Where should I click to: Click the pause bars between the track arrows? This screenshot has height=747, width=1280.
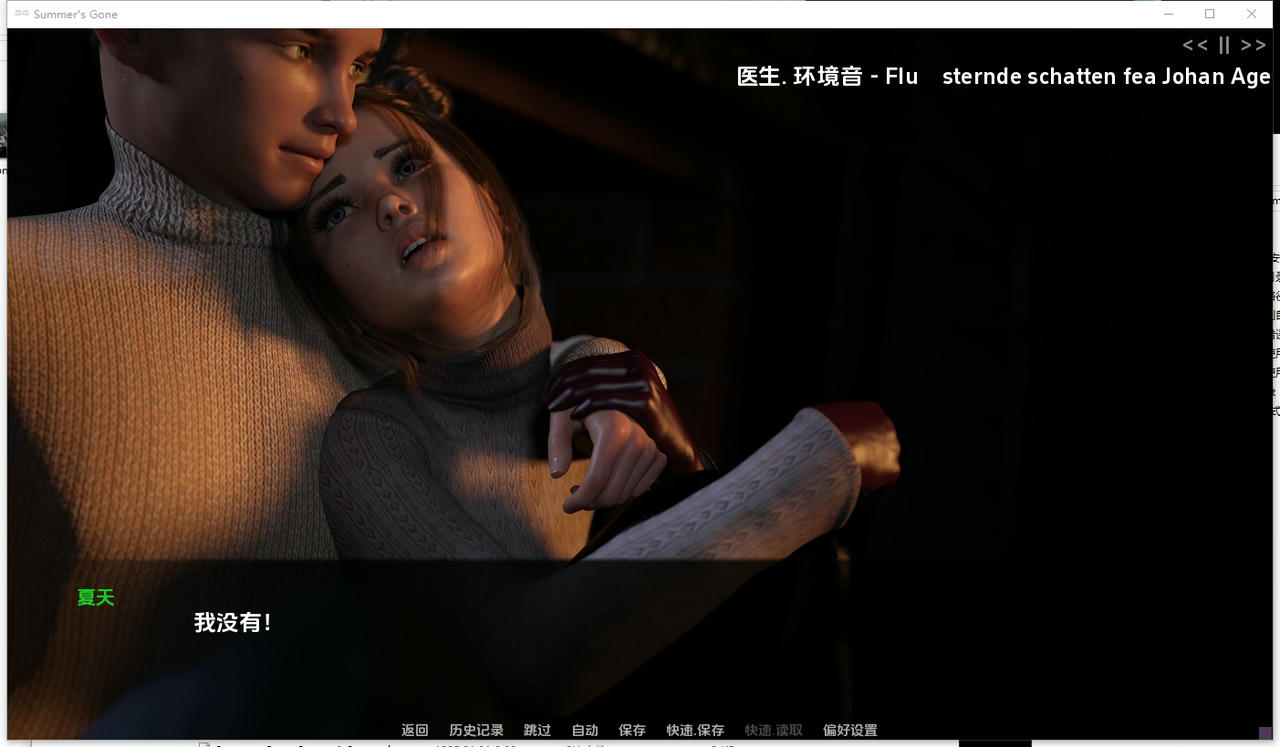coord(1224,45)
